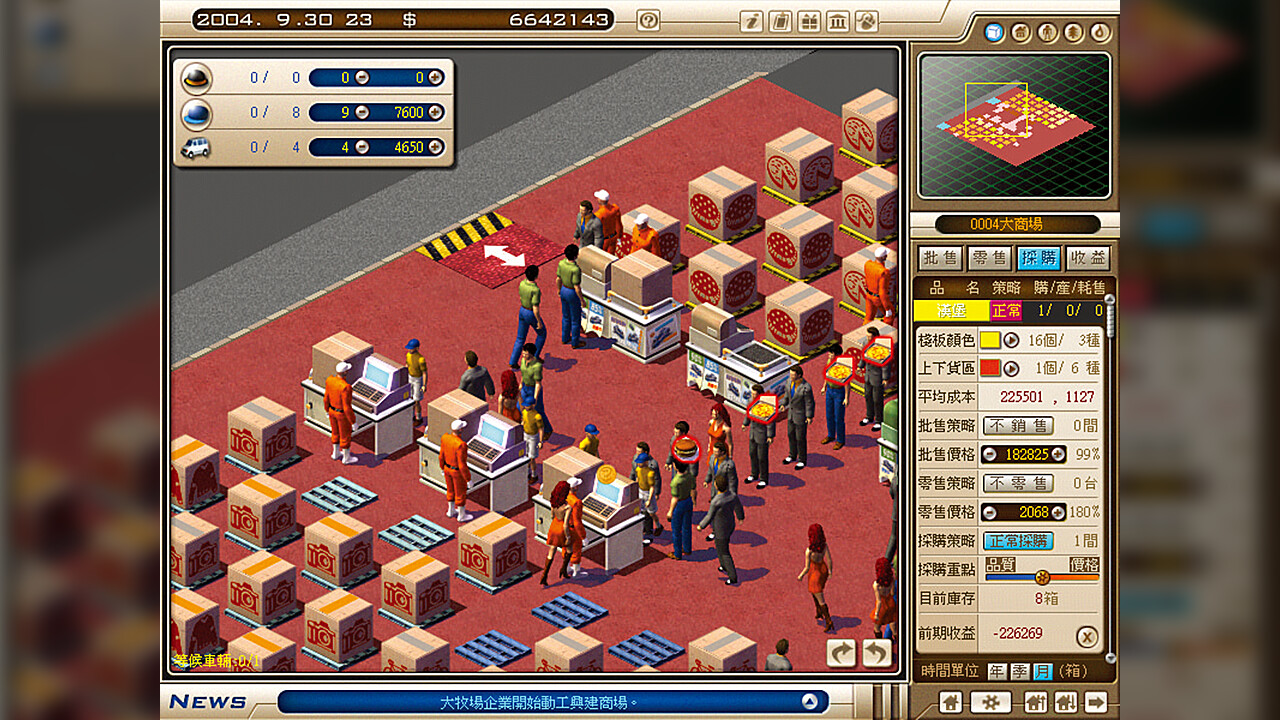Dismiss 前期收益 with the X button
This screenshot has height=720, width=1280.
[1087, 636]
